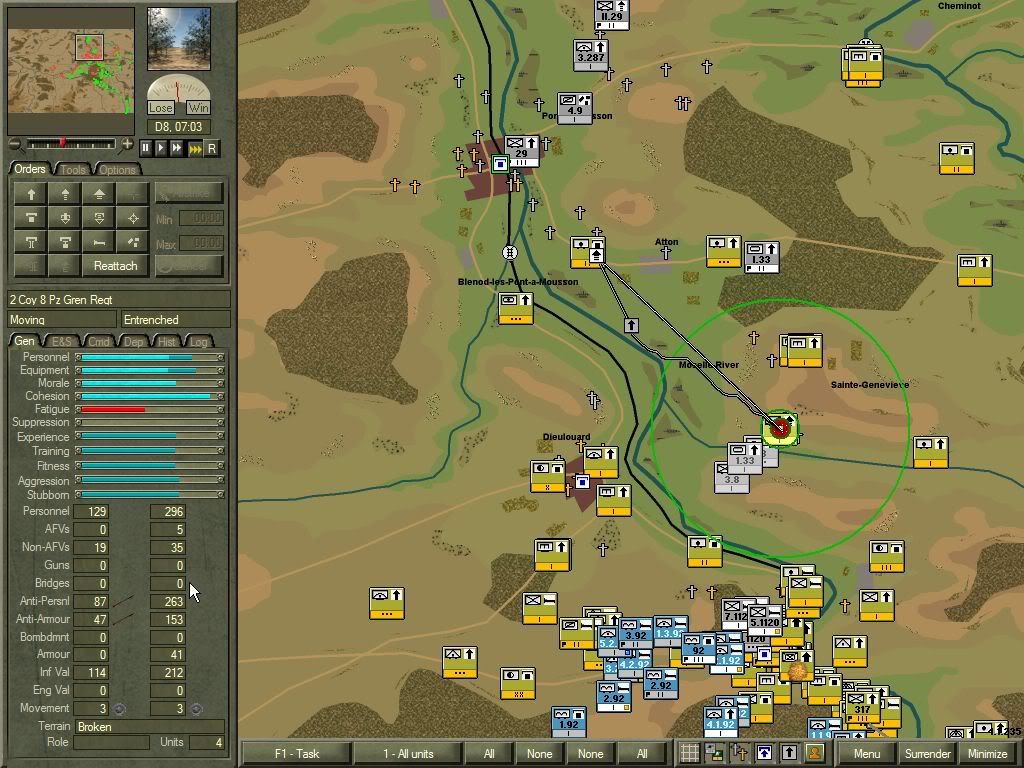Show the Hist tab
Screen dimensions: 1024x768
tap(167, 342)
